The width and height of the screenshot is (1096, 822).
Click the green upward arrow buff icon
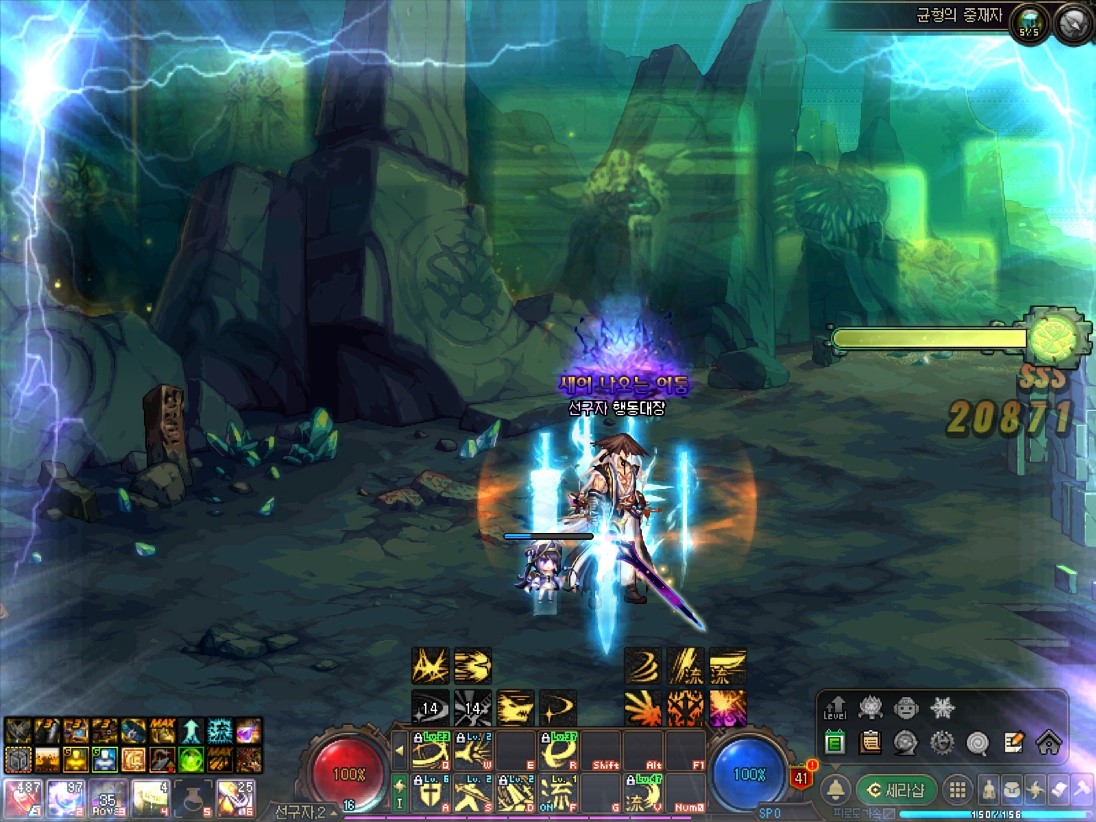(x=191, y=731)
